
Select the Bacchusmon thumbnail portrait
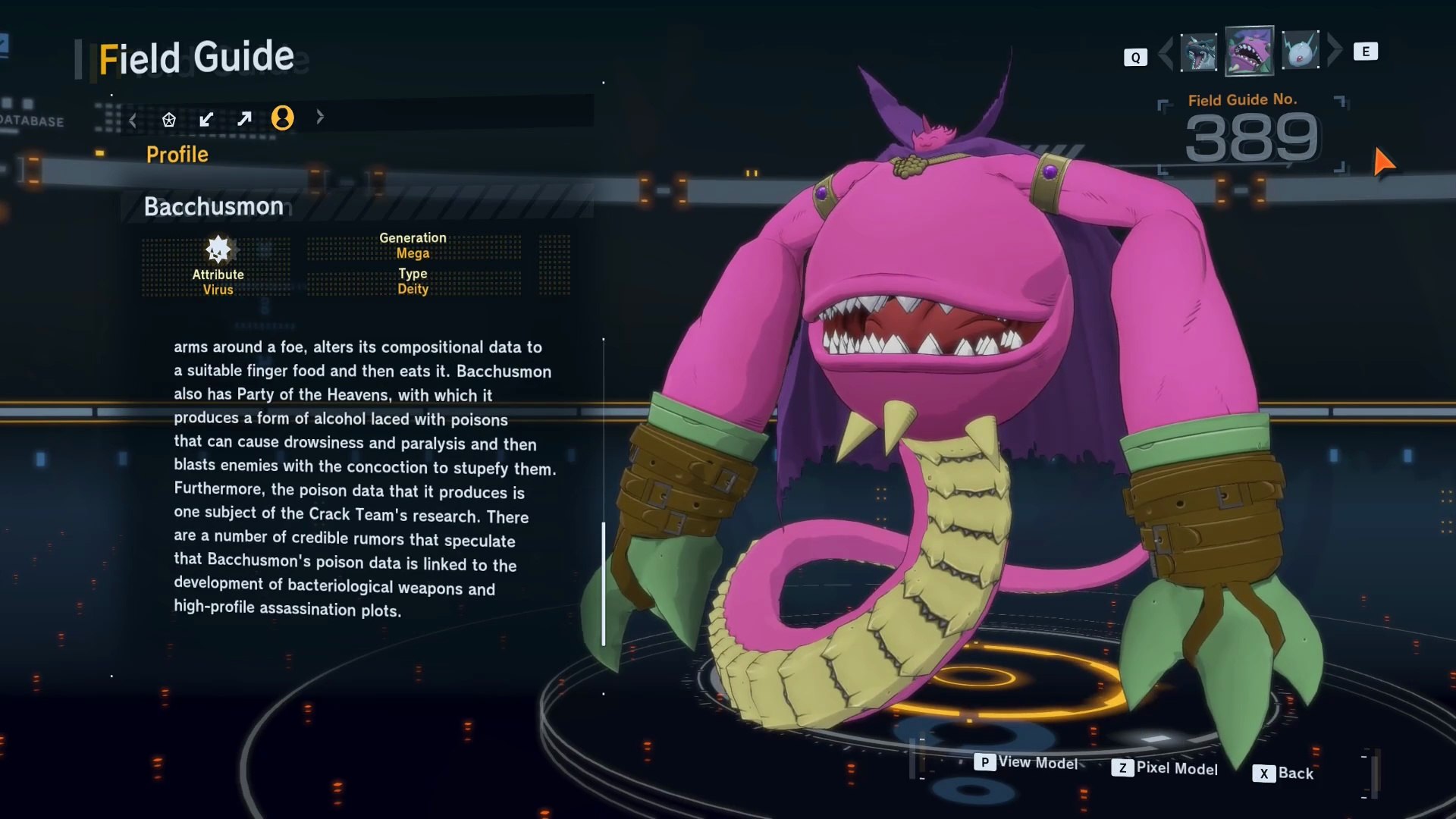tap(1249, 52)
